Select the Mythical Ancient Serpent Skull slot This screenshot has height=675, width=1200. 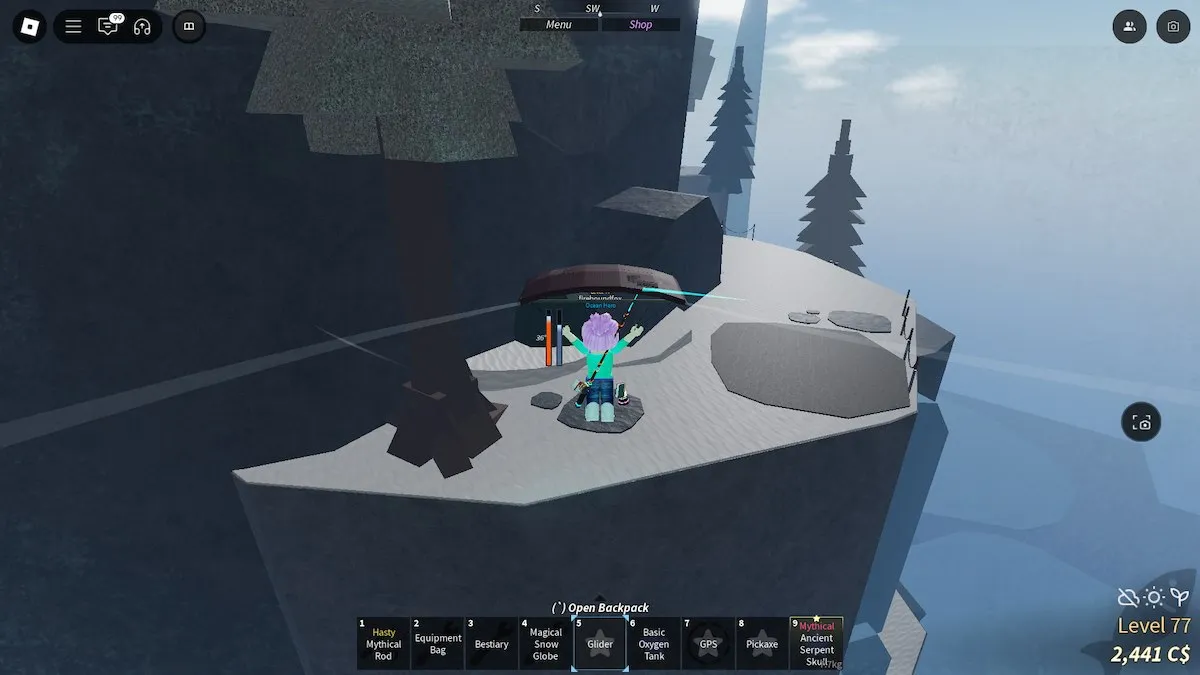click(816, 644)
